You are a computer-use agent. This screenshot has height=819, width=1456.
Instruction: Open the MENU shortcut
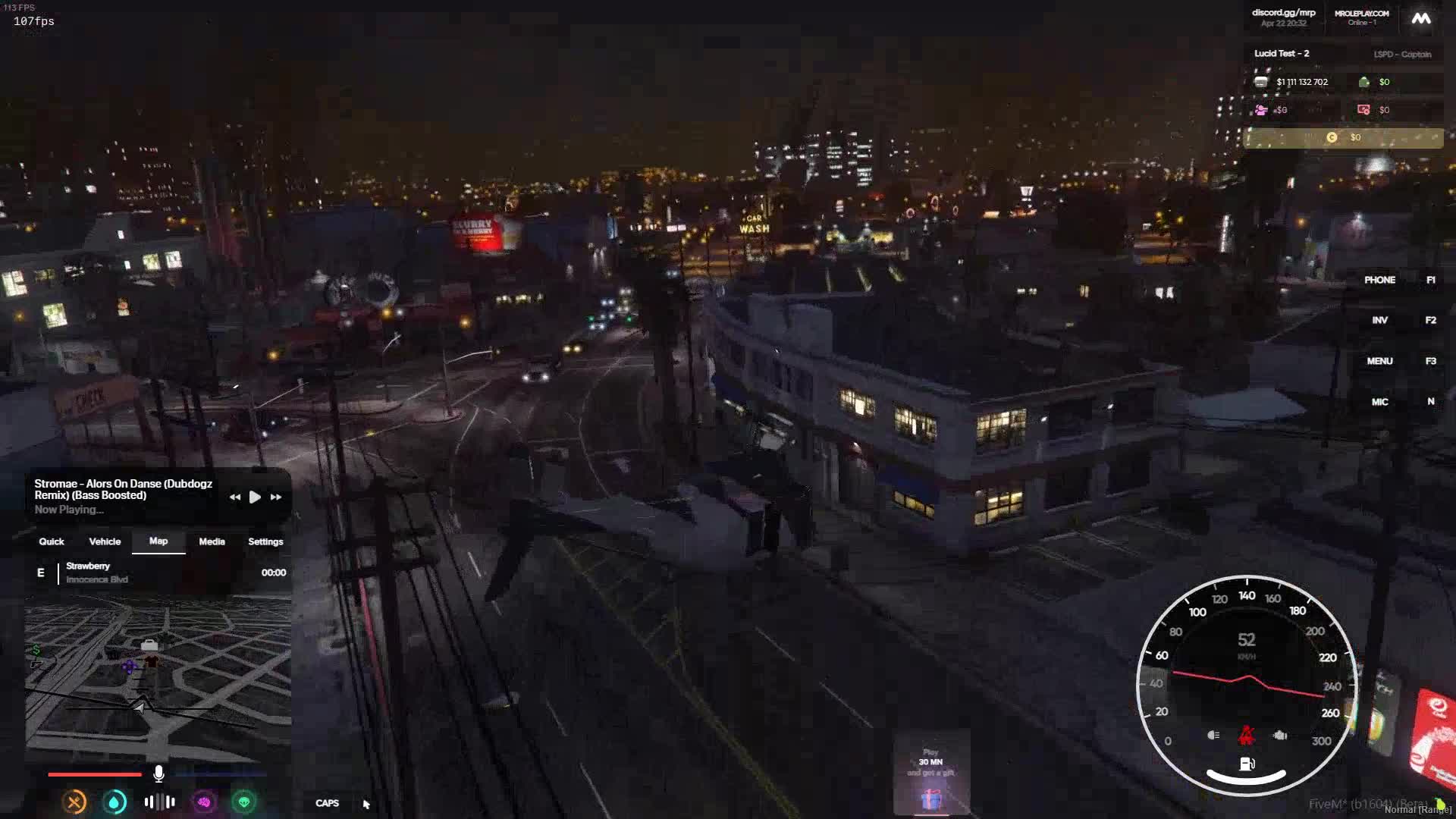1379,361
